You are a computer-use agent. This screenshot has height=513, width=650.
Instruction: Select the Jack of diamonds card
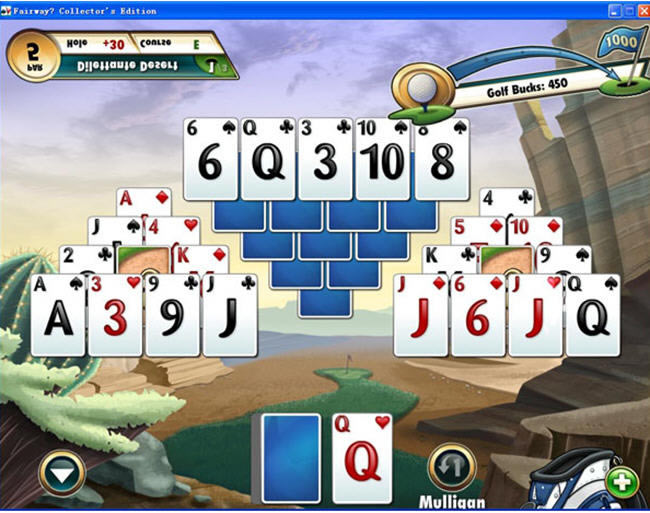[x=420, y=316]
